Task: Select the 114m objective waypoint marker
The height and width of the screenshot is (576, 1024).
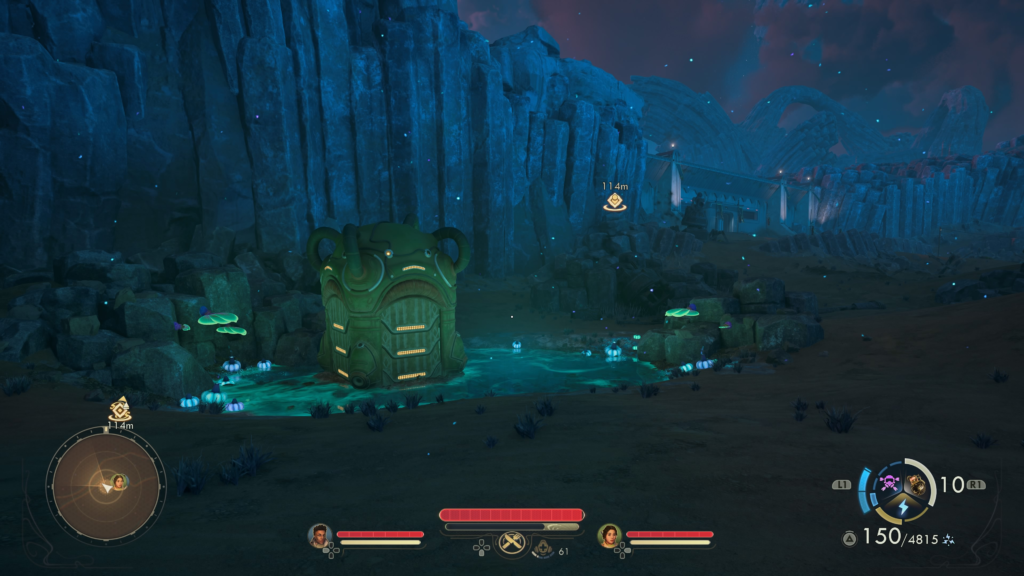Action: tap(615, 201)
